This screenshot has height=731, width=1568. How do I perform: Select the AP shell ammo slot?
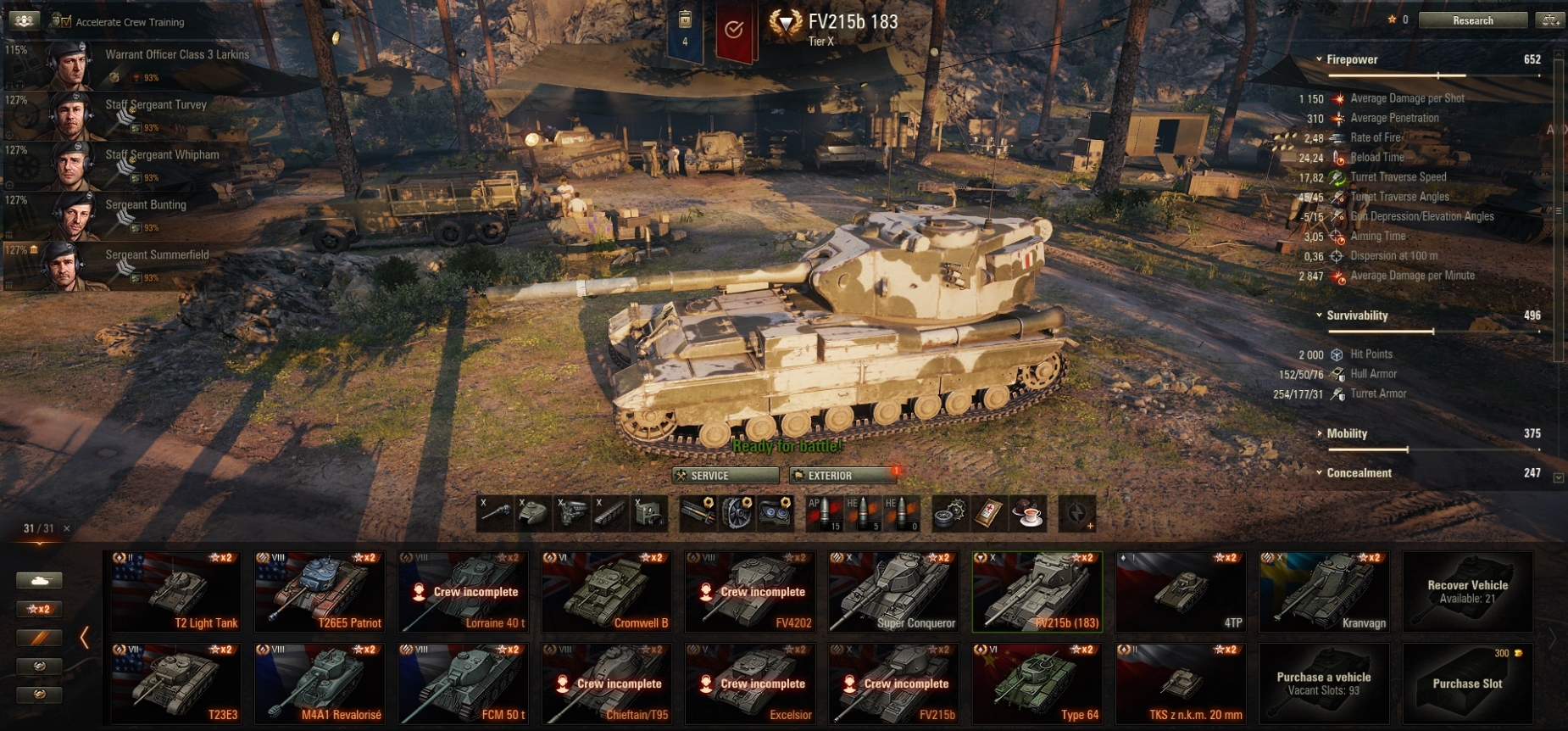click(824, 514)
